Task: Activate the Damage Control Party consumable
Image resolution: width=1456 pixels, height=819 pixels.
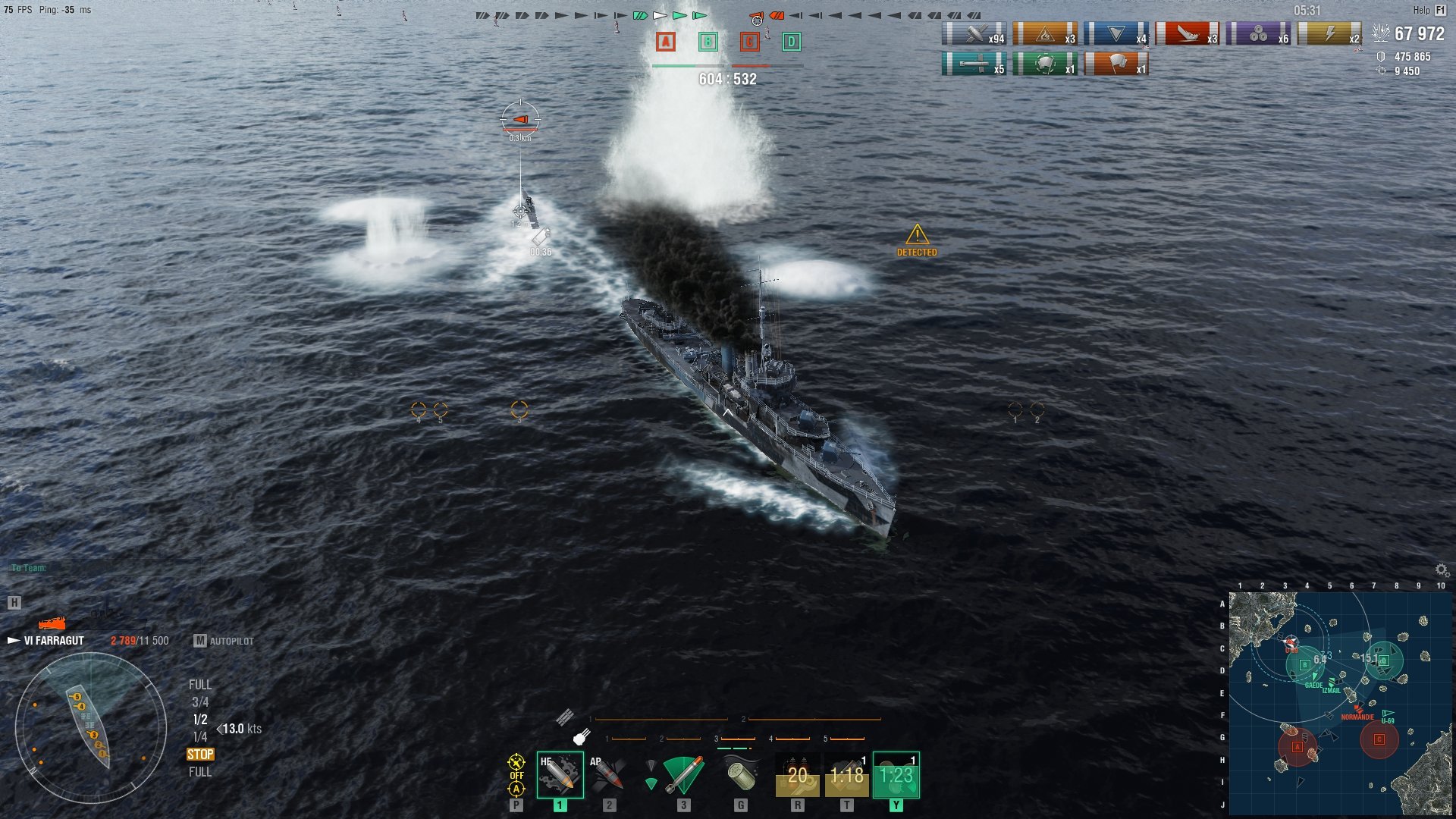Action: pyautogui.click(x=797, y=775)
